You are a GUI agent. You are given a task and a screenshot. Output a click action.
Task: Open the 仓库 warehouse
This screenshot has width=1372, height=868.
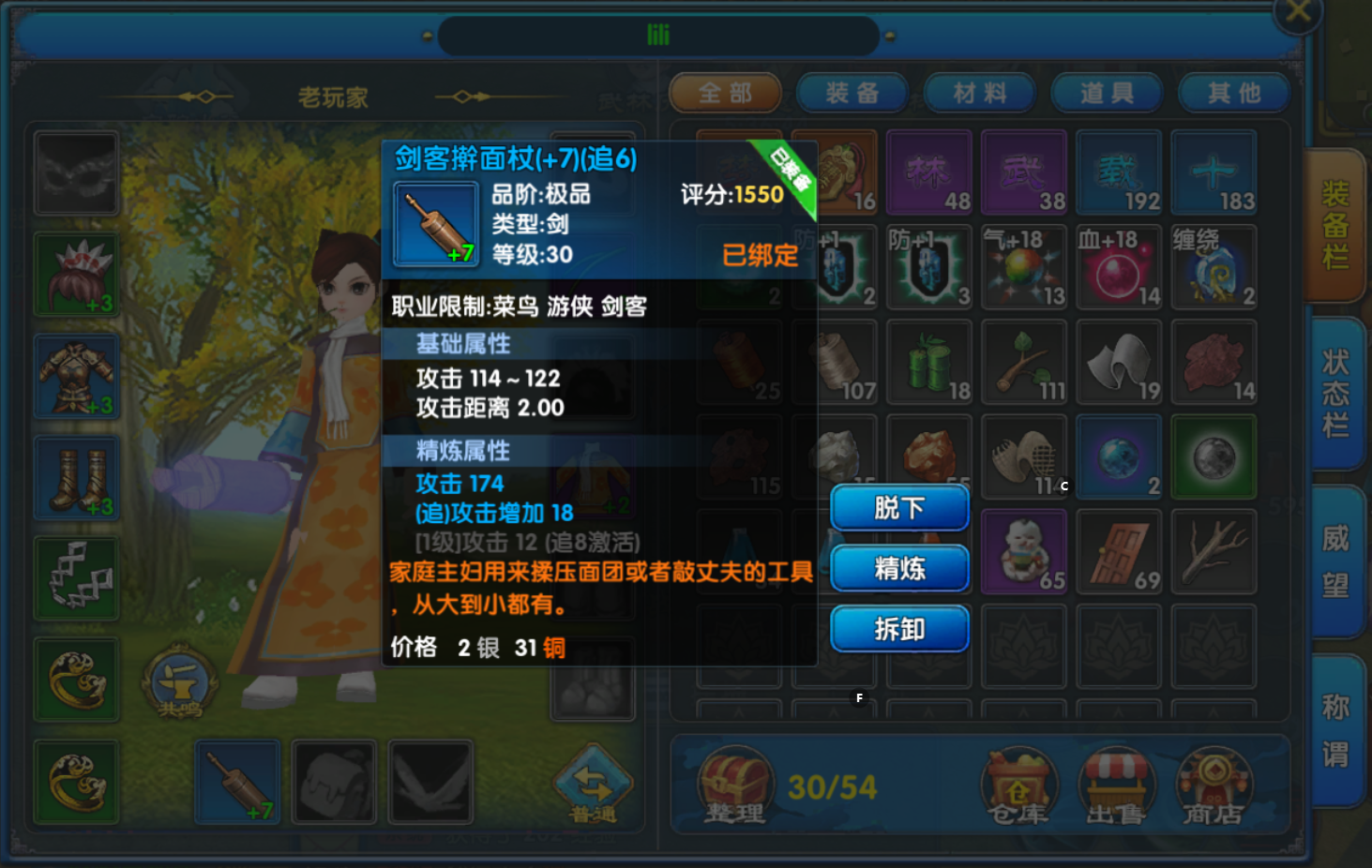coord(1018,786)
